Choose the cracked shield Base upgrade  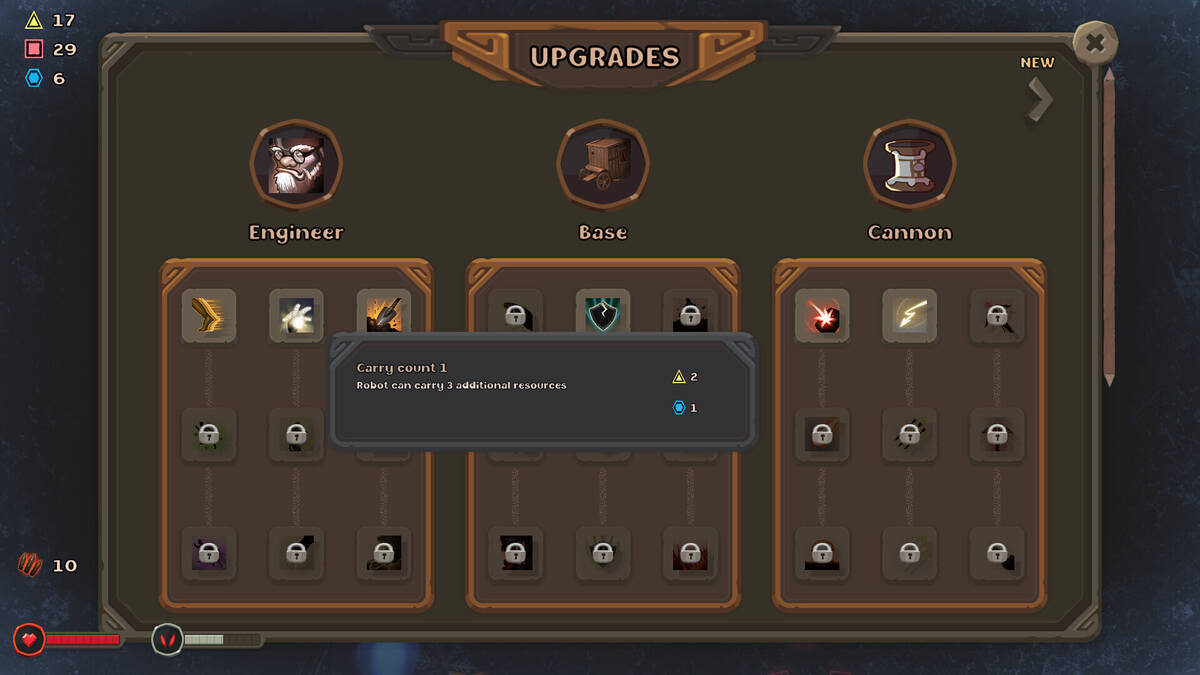coord(603,313)
